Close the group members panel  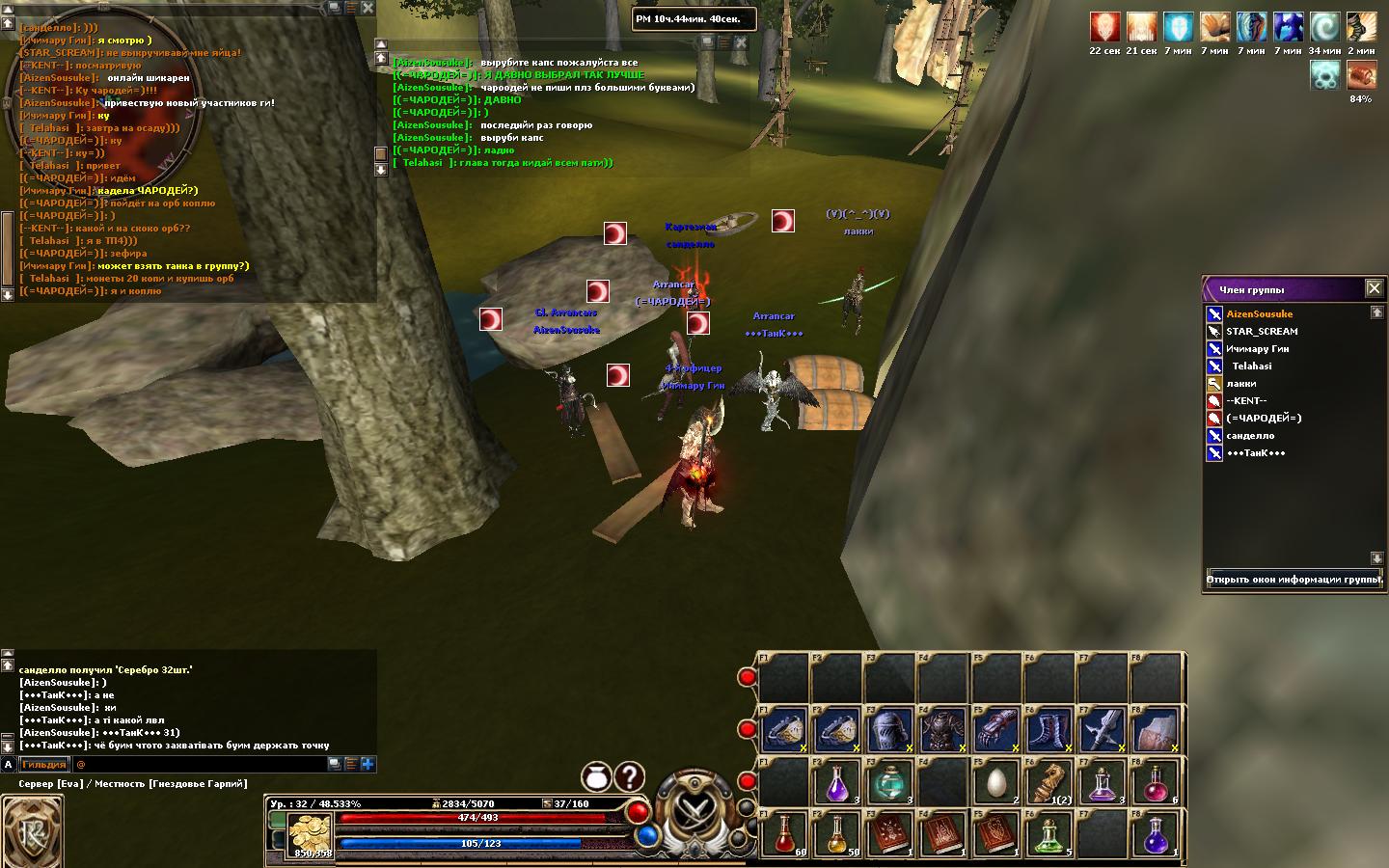coord(1375,288)
